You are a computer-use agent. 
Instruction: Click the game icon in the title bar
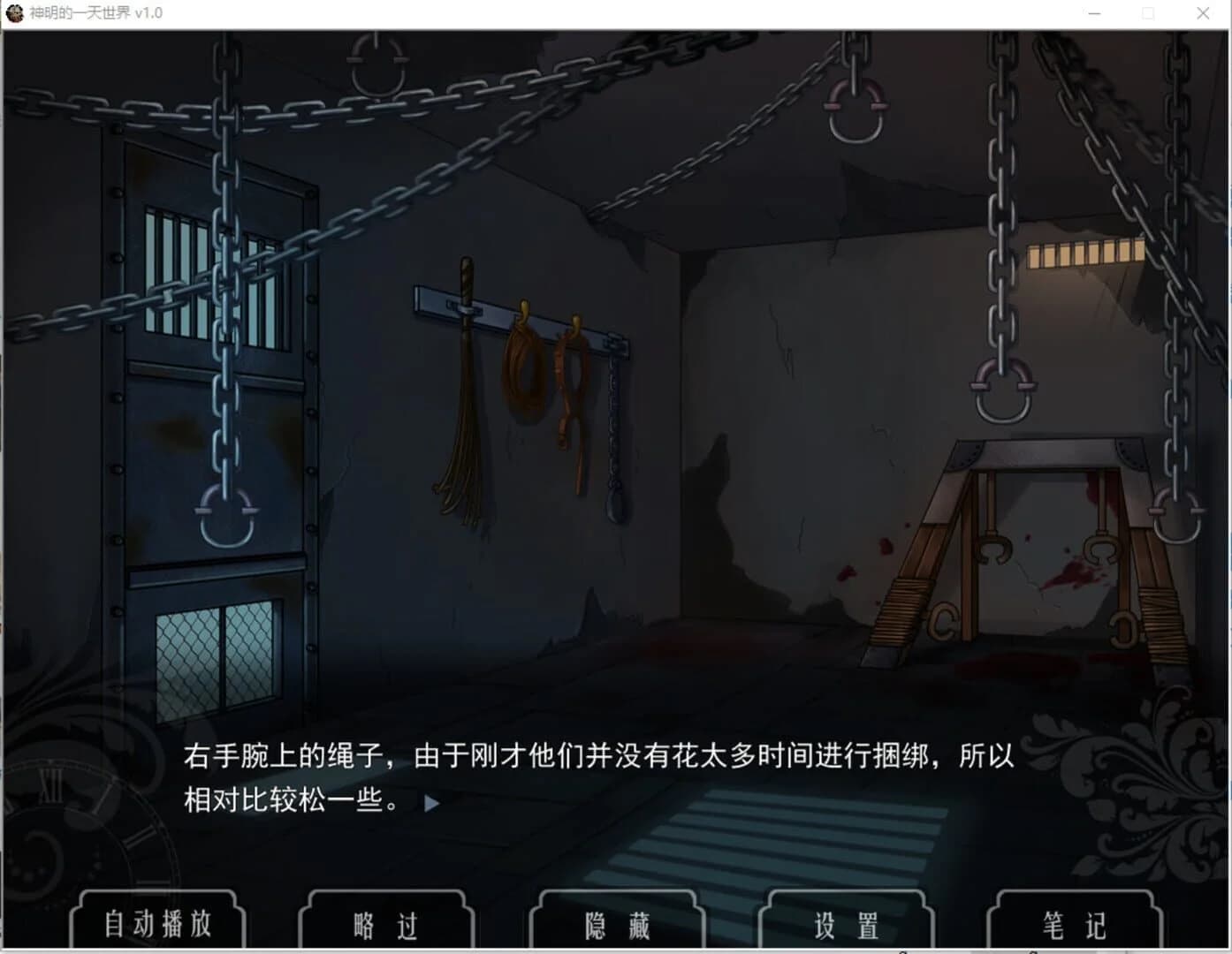14,13
